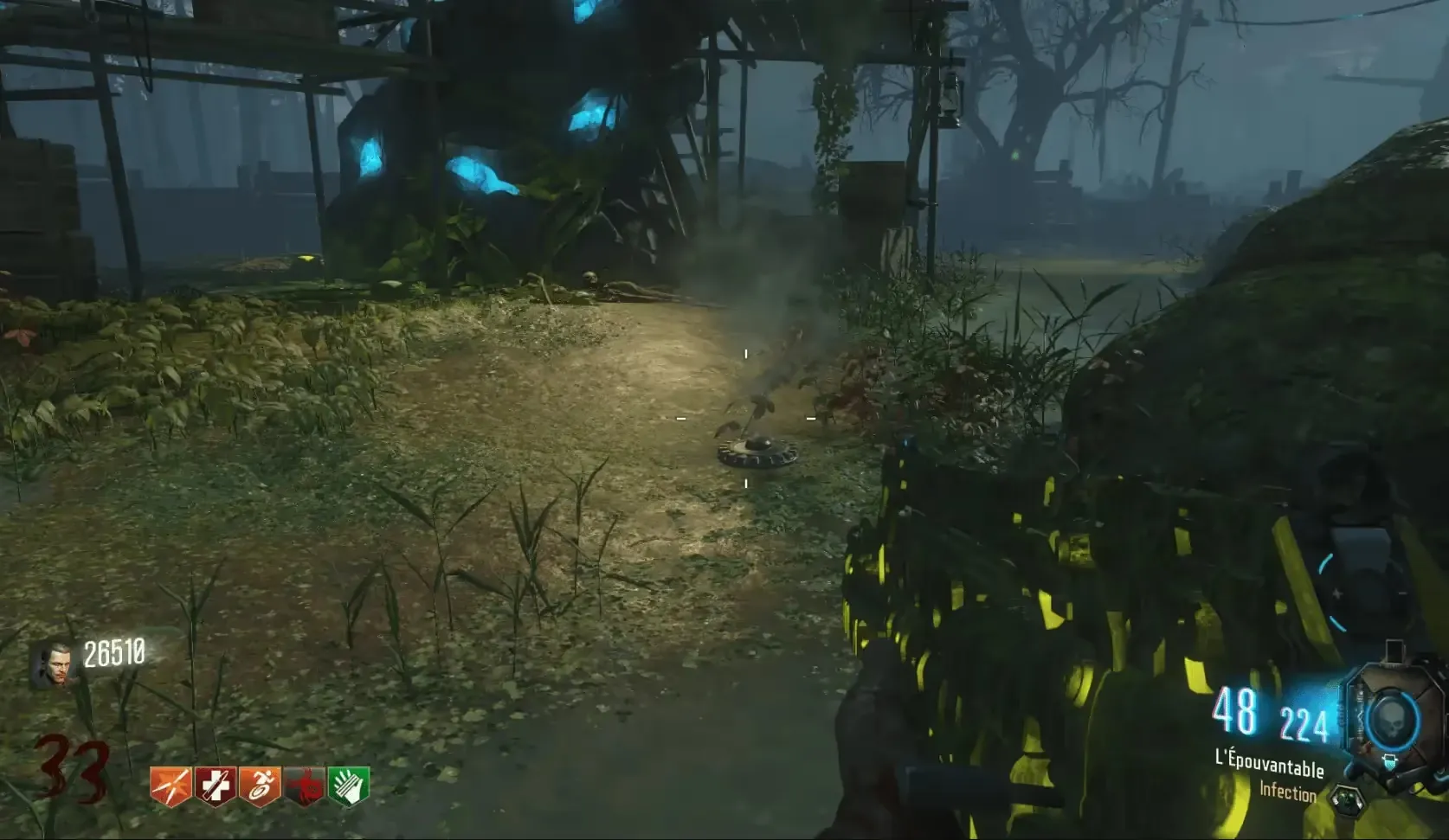Select the player character portrait
Screen dimensions: 1449x840
48,666
